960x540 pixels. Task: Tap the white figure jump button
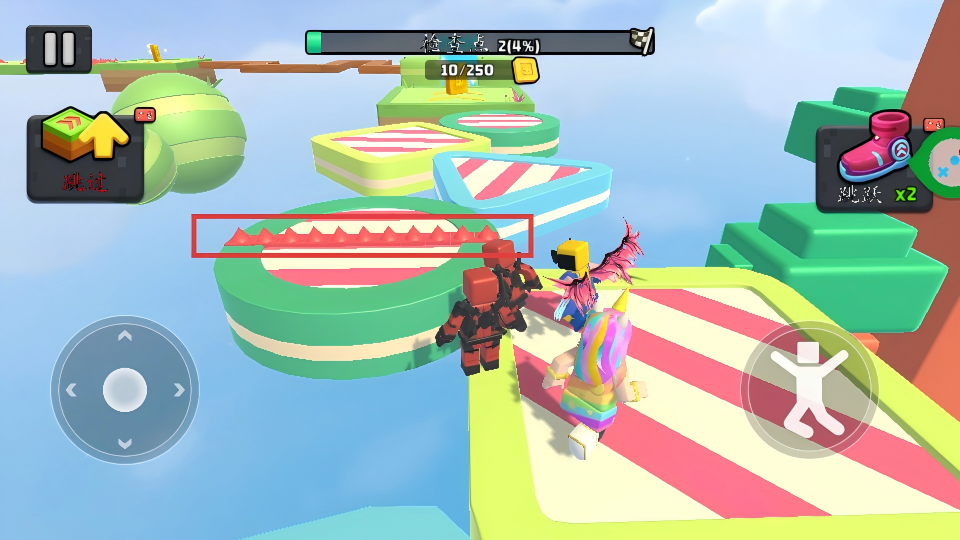pos(809,389)
